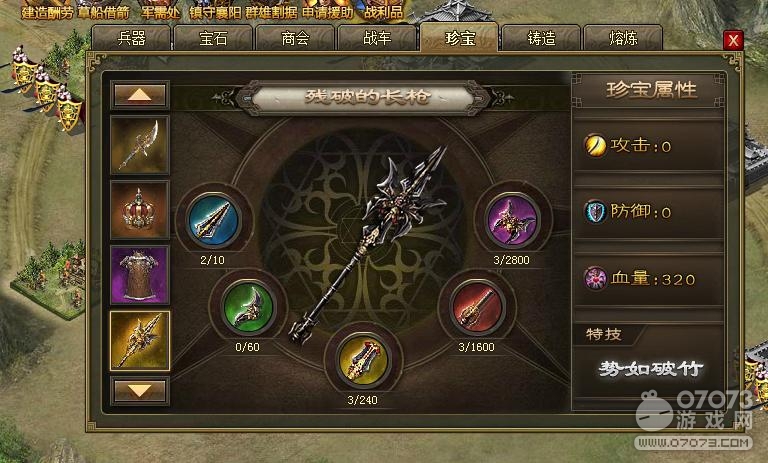Select the chest armor treasure
The height and width of the screenshot is (463, 768).
[x=139, y=274]
